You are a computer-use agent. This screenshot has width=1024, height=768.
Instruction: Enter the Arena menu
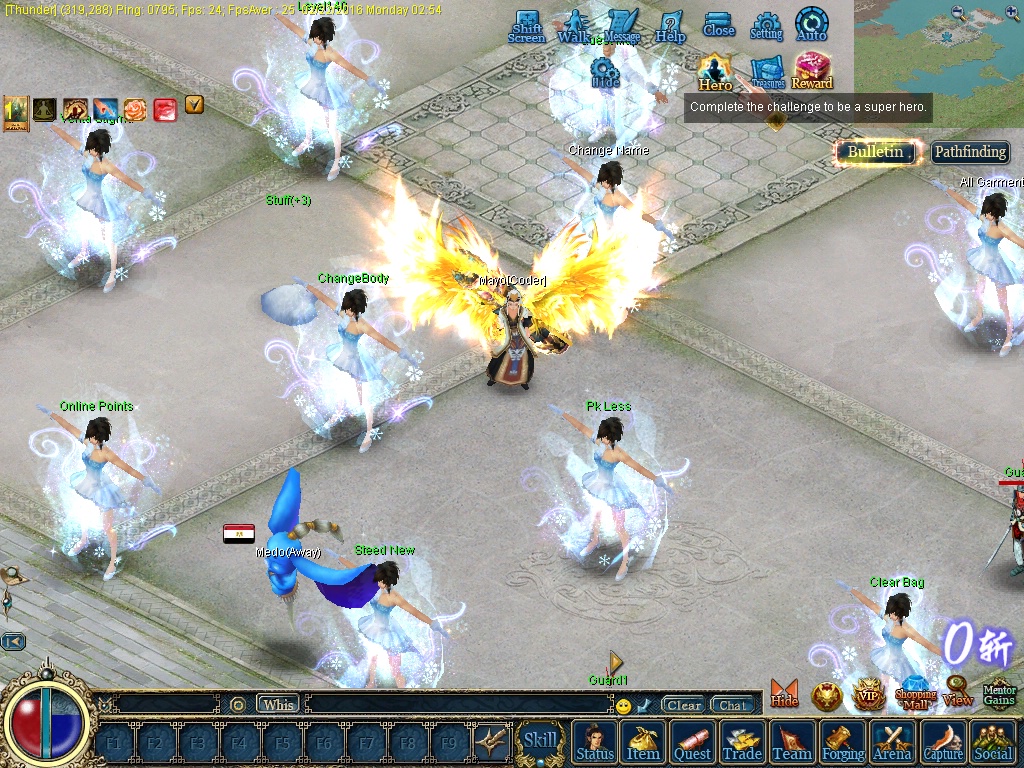(x=892, y=742)
